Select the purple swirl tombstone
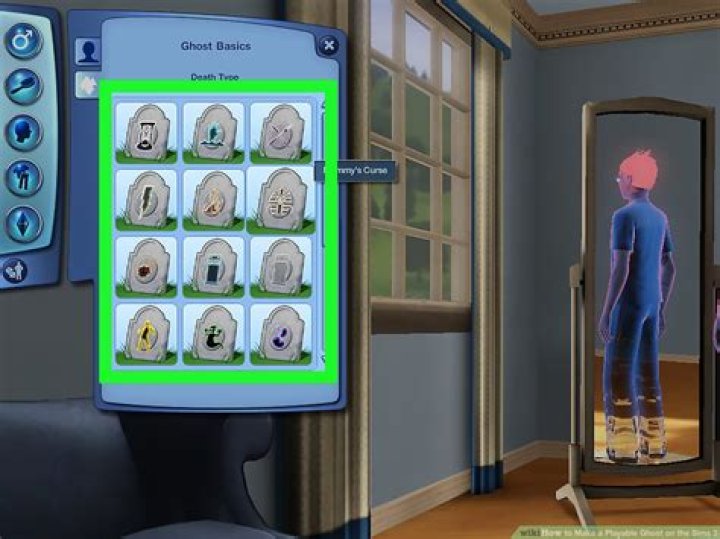 click(281, 334)
